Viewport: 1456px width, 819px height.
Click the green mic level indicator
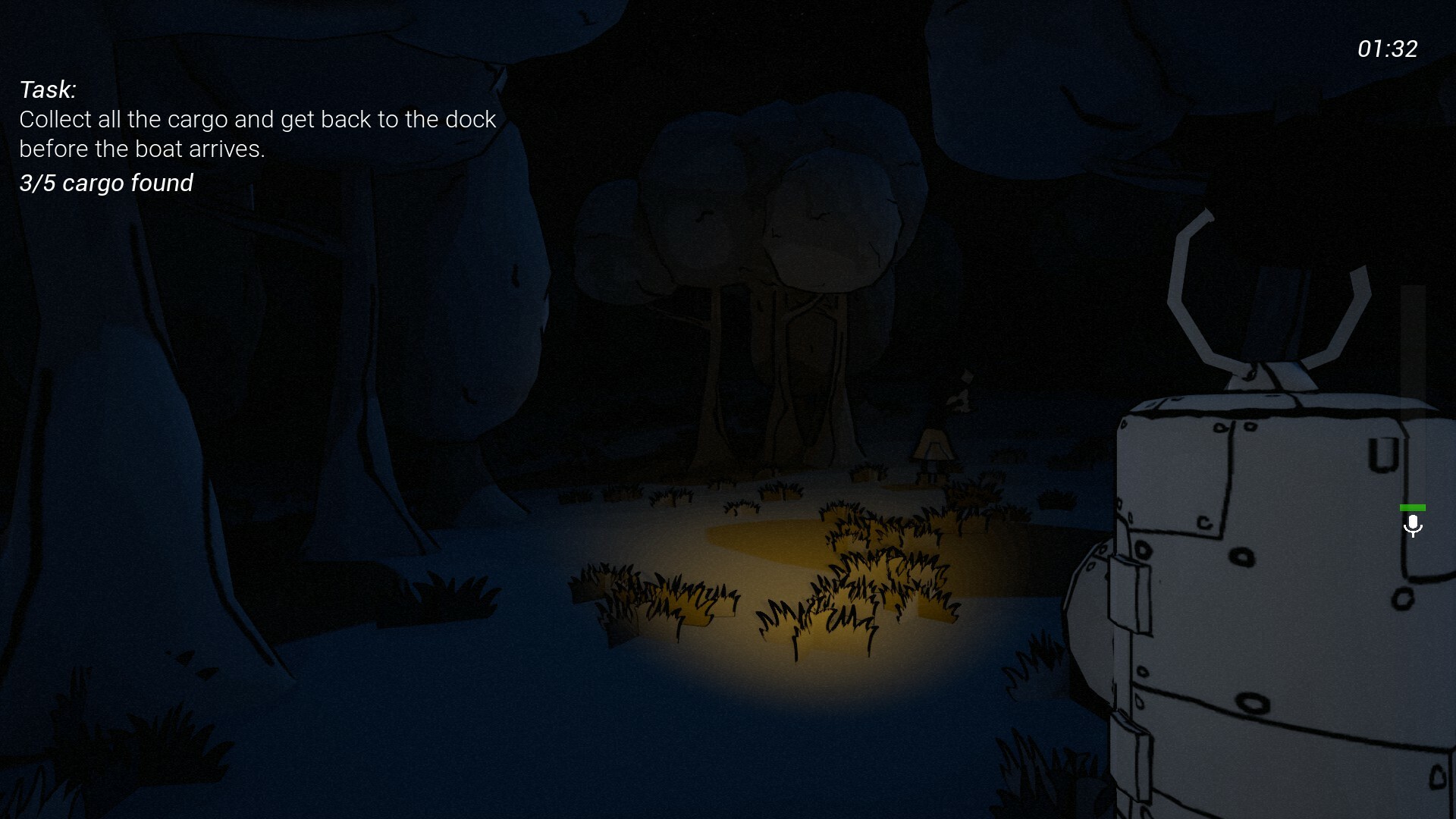pyautogui.click(x=1412, y=507)
